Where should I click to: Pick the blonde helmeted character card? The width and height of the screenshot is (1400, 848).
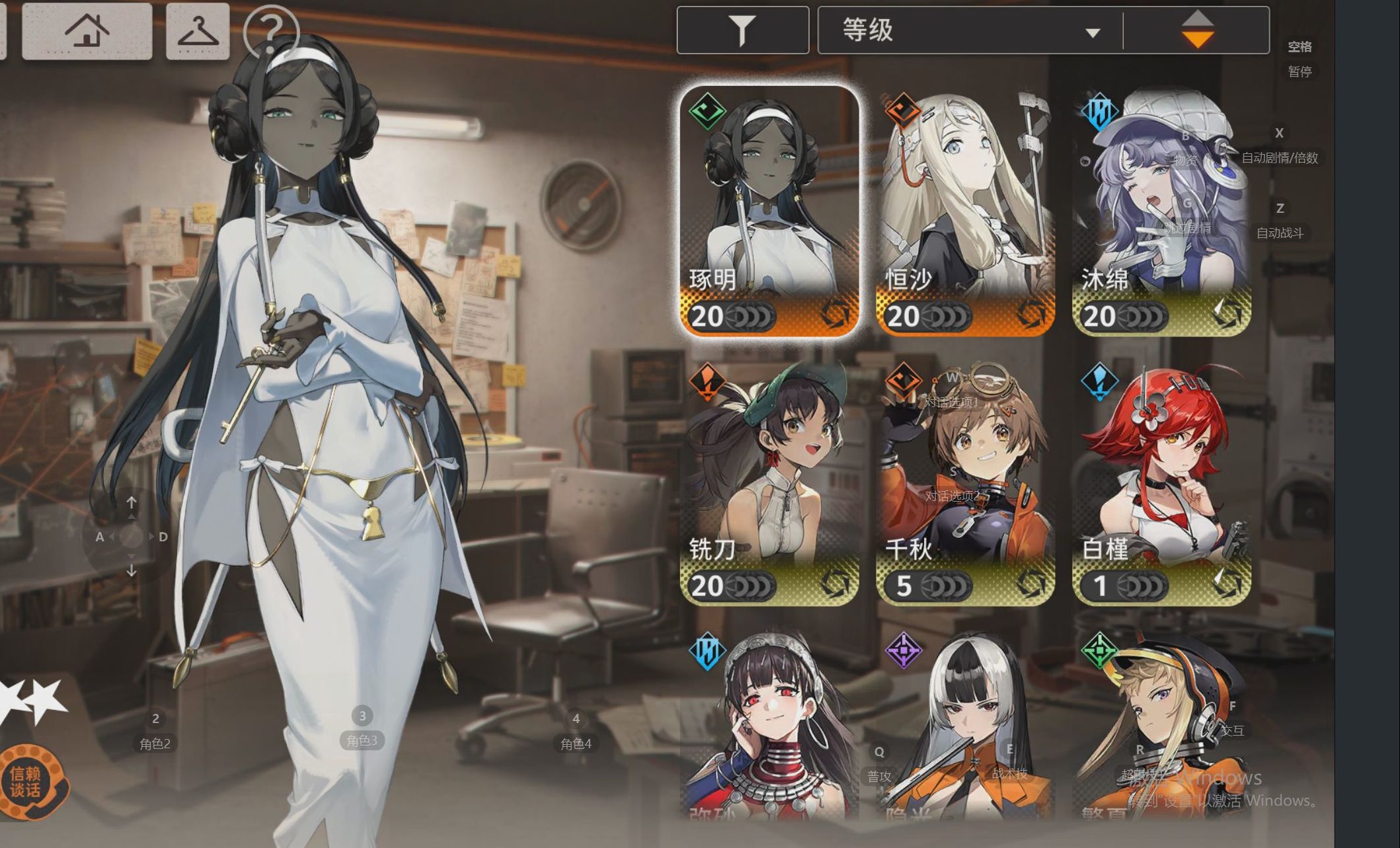click(x=1161, y=727)
